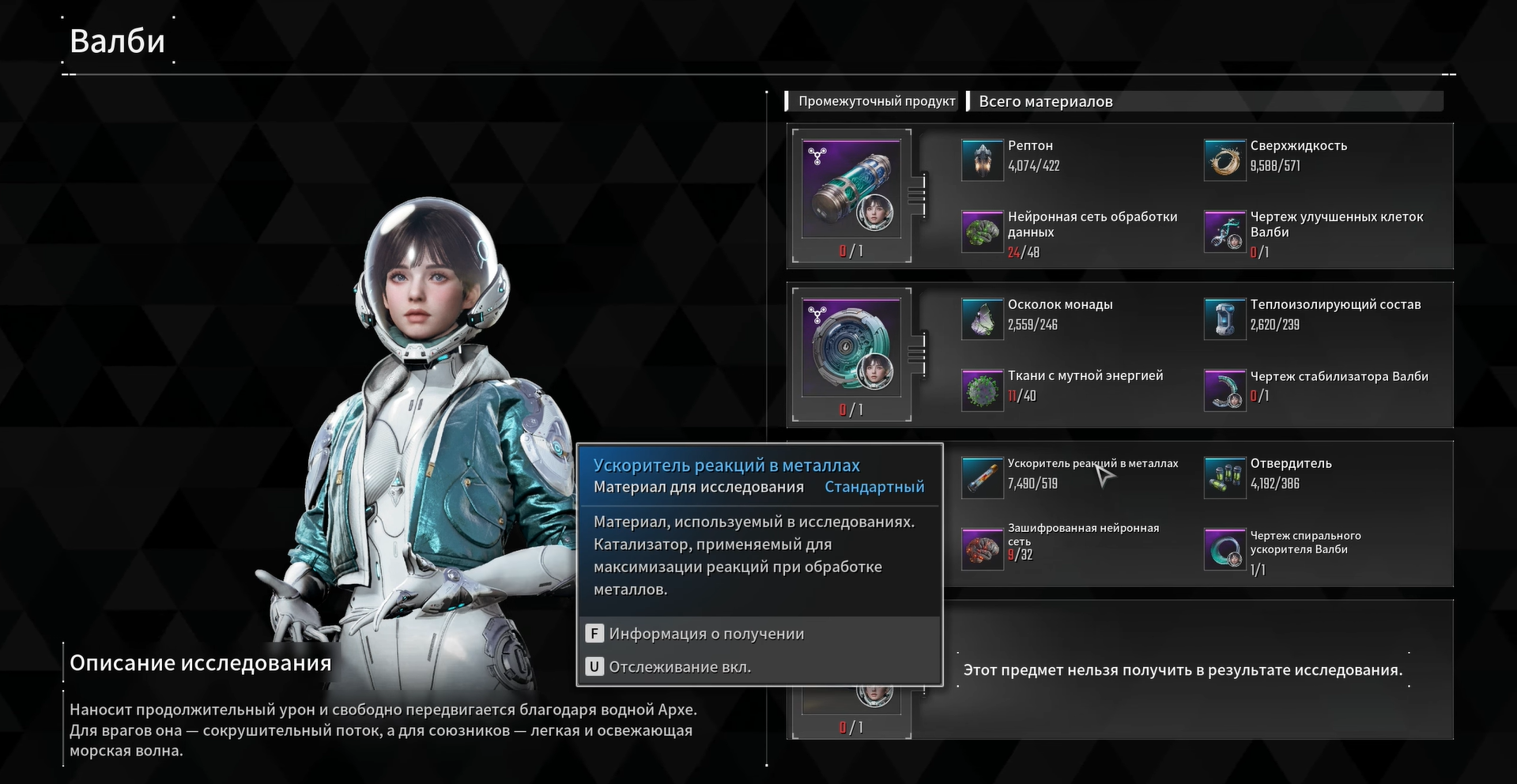Image resolution: width=1517 pixels, height=784 pixels.
Task: Select Чертеж спирального ускорителя Валби blueprint
Action: pos(1224,548)
